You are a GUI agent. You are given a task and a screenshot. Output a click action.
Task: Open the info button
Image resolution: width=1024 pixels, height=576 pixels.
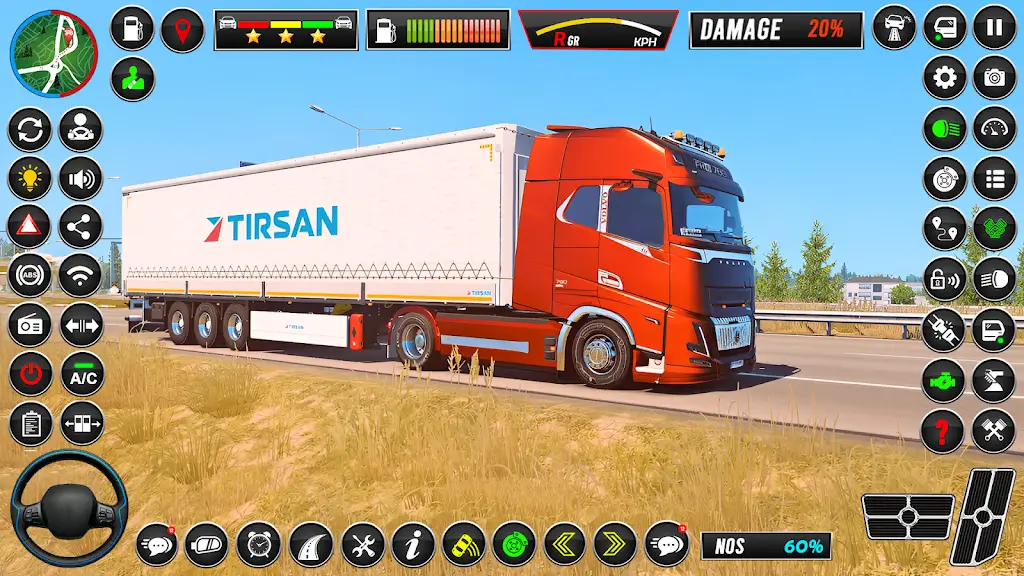pyautogui.click(x=413, y=545)
